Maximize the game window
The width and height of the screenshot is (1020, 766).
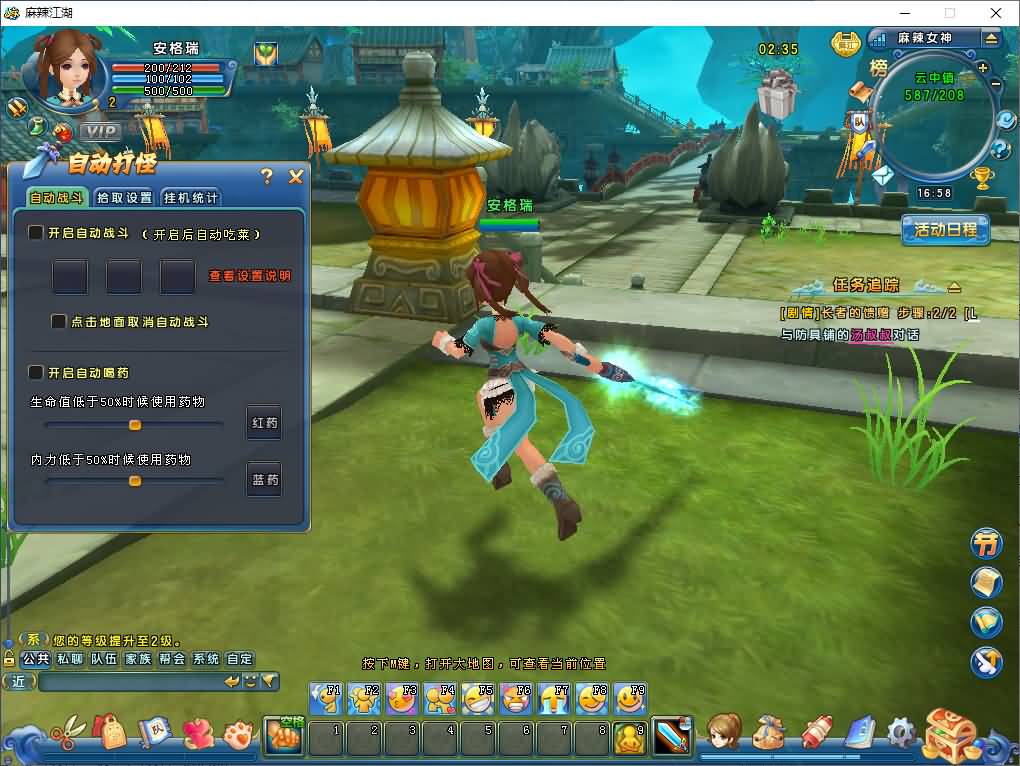[x=949, y=13]
